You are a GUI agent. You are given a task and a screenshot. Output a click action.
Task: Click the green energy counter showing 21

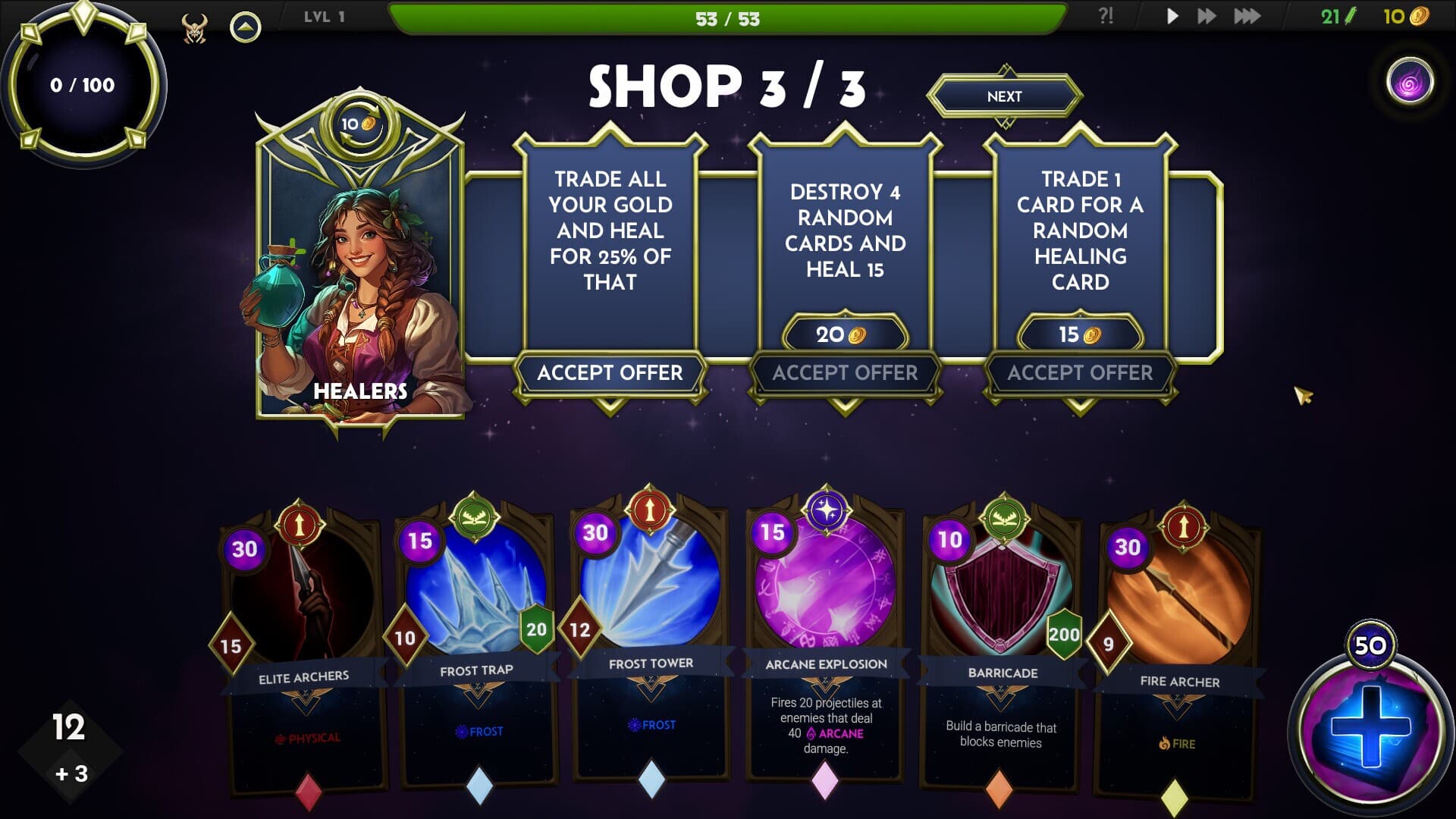(x=1336, y=16)
